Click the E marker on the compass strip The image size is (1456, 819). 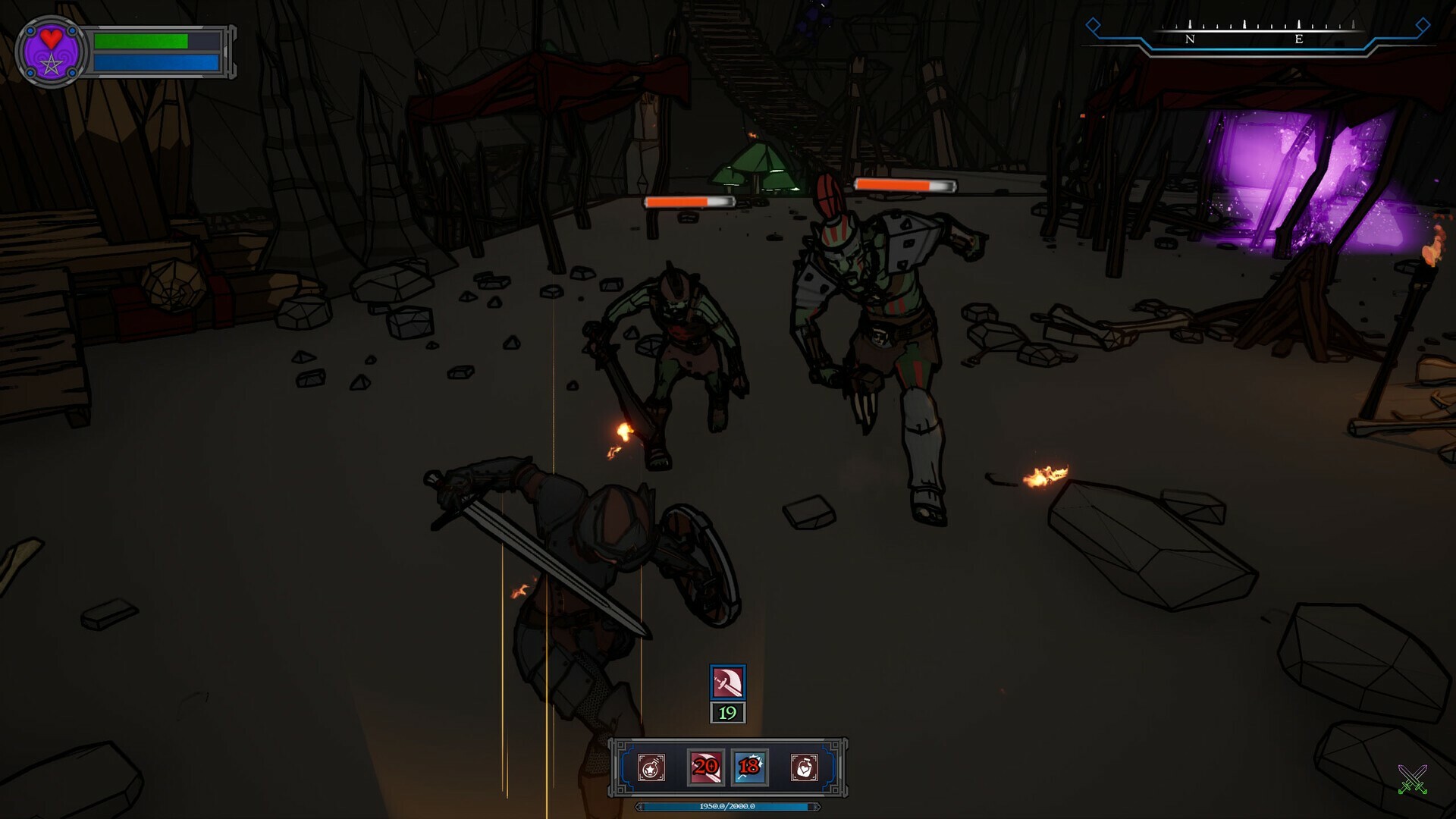[x=1298, y=38]
